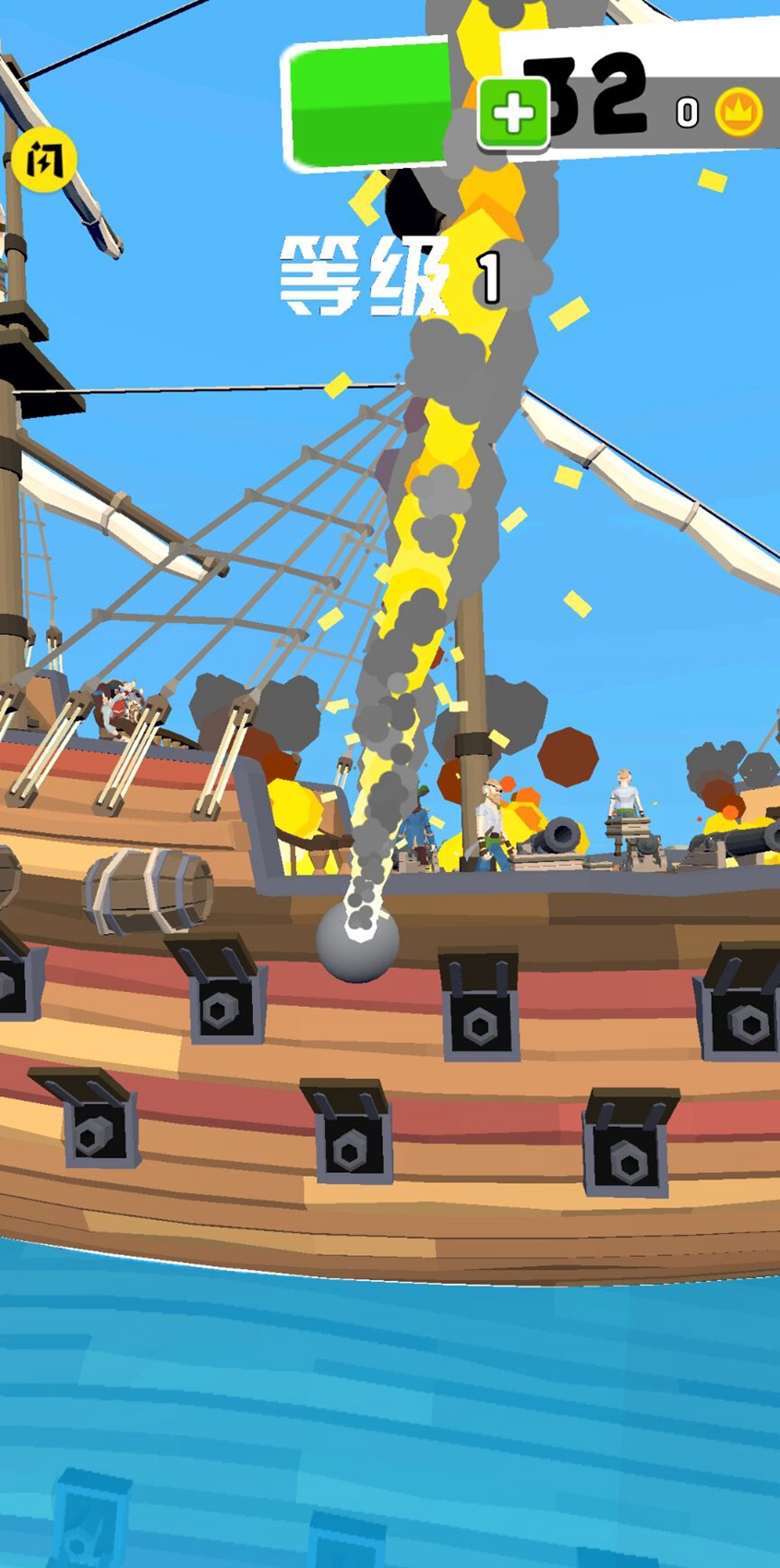Open the gold crown coin icon

(x=738, y=114)
